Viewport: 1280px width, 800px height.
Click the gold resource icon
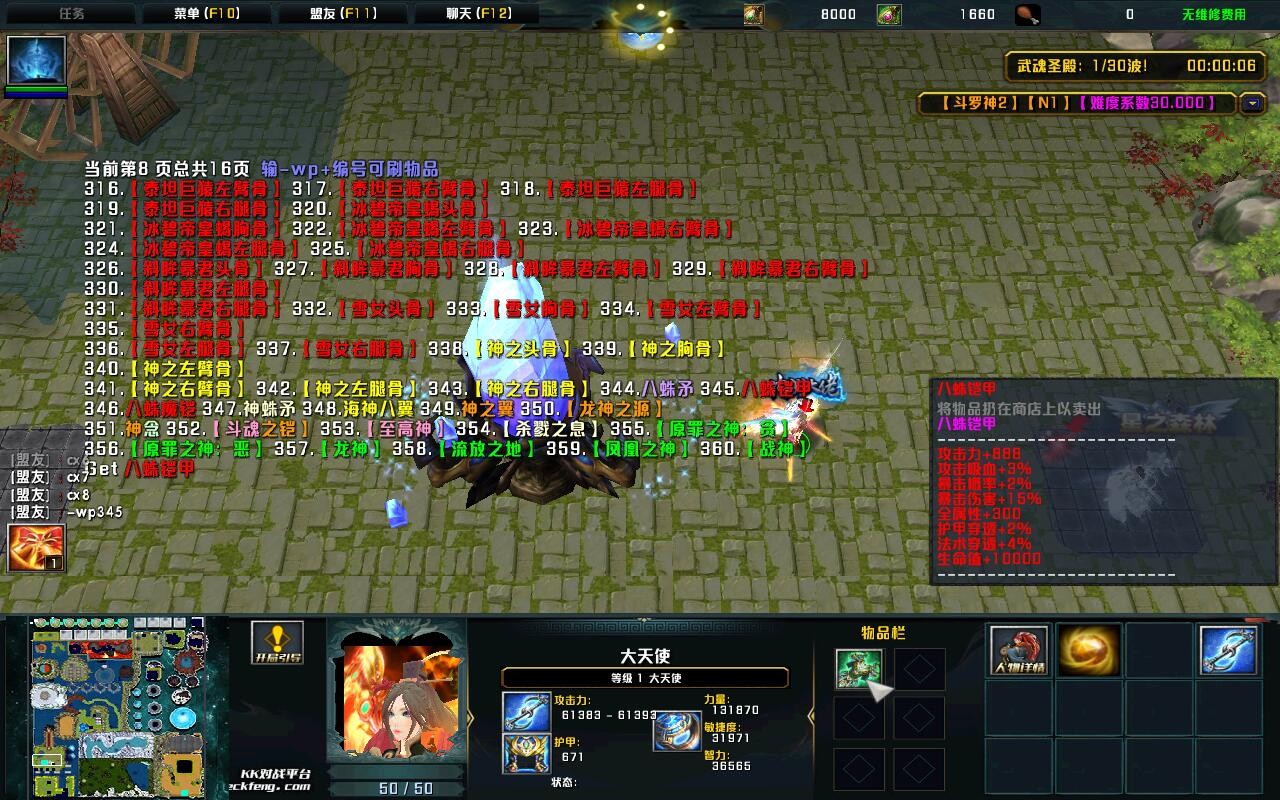coord(754,14)
